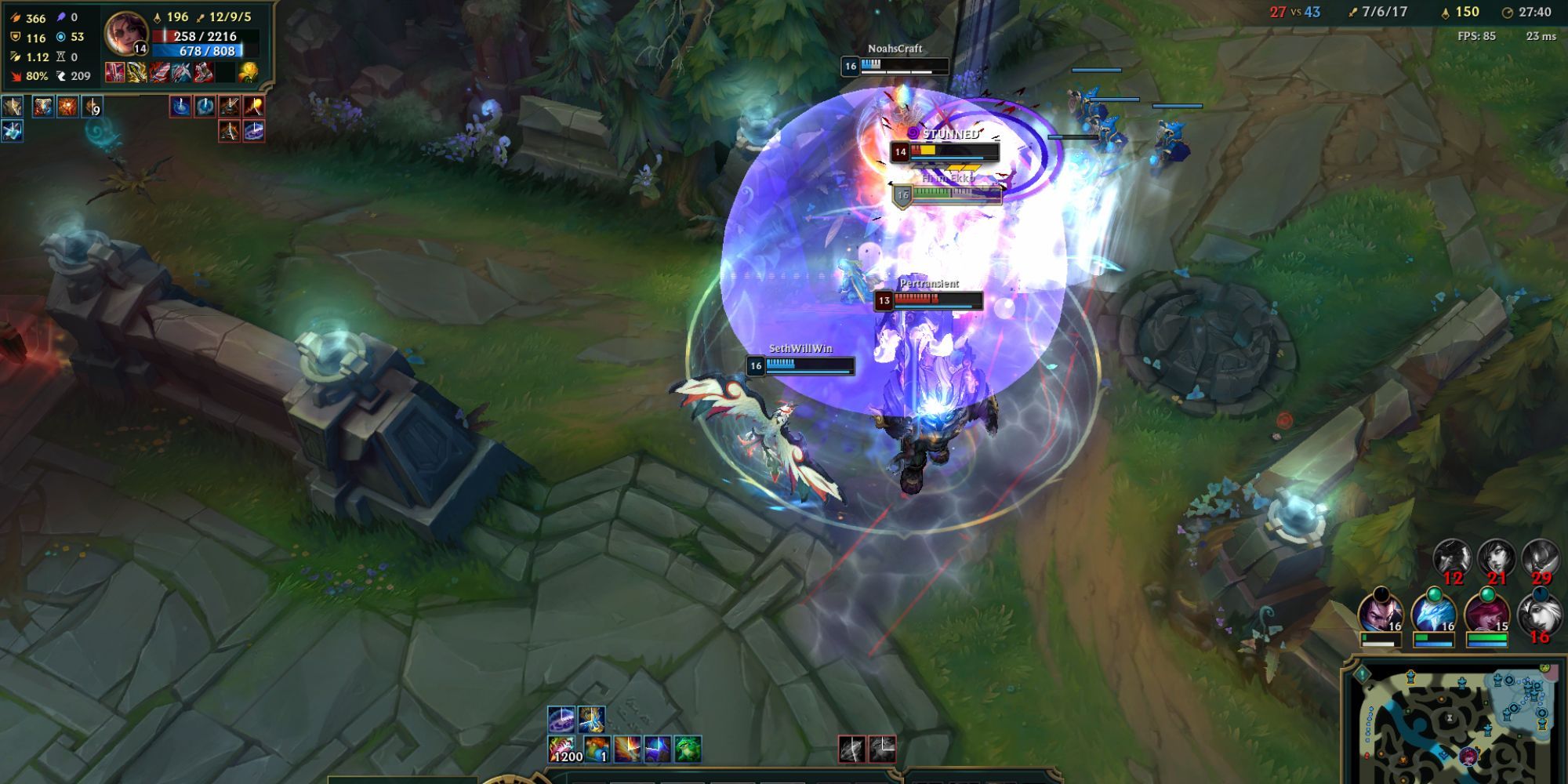Click the purple swirl ability icon above the item row

click(561, 717)
